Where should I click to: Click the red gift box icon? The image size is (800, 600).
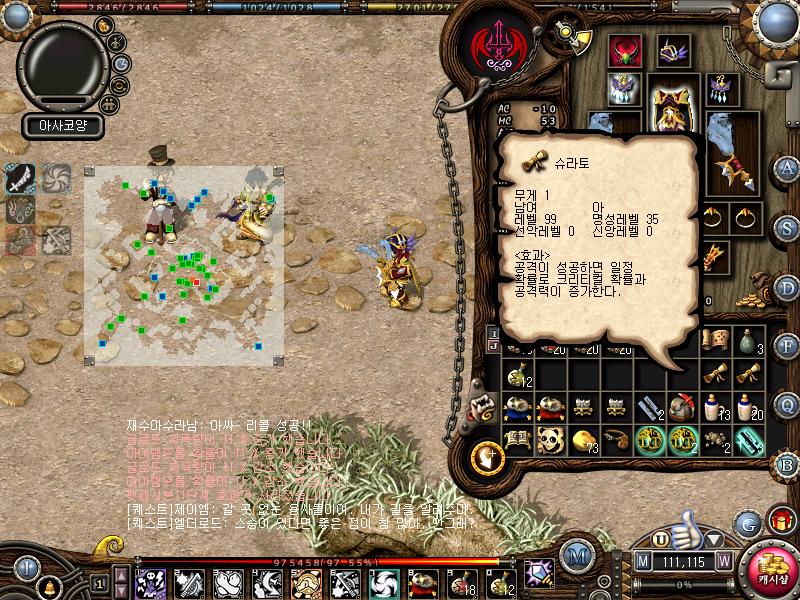[x=779, y=519]
